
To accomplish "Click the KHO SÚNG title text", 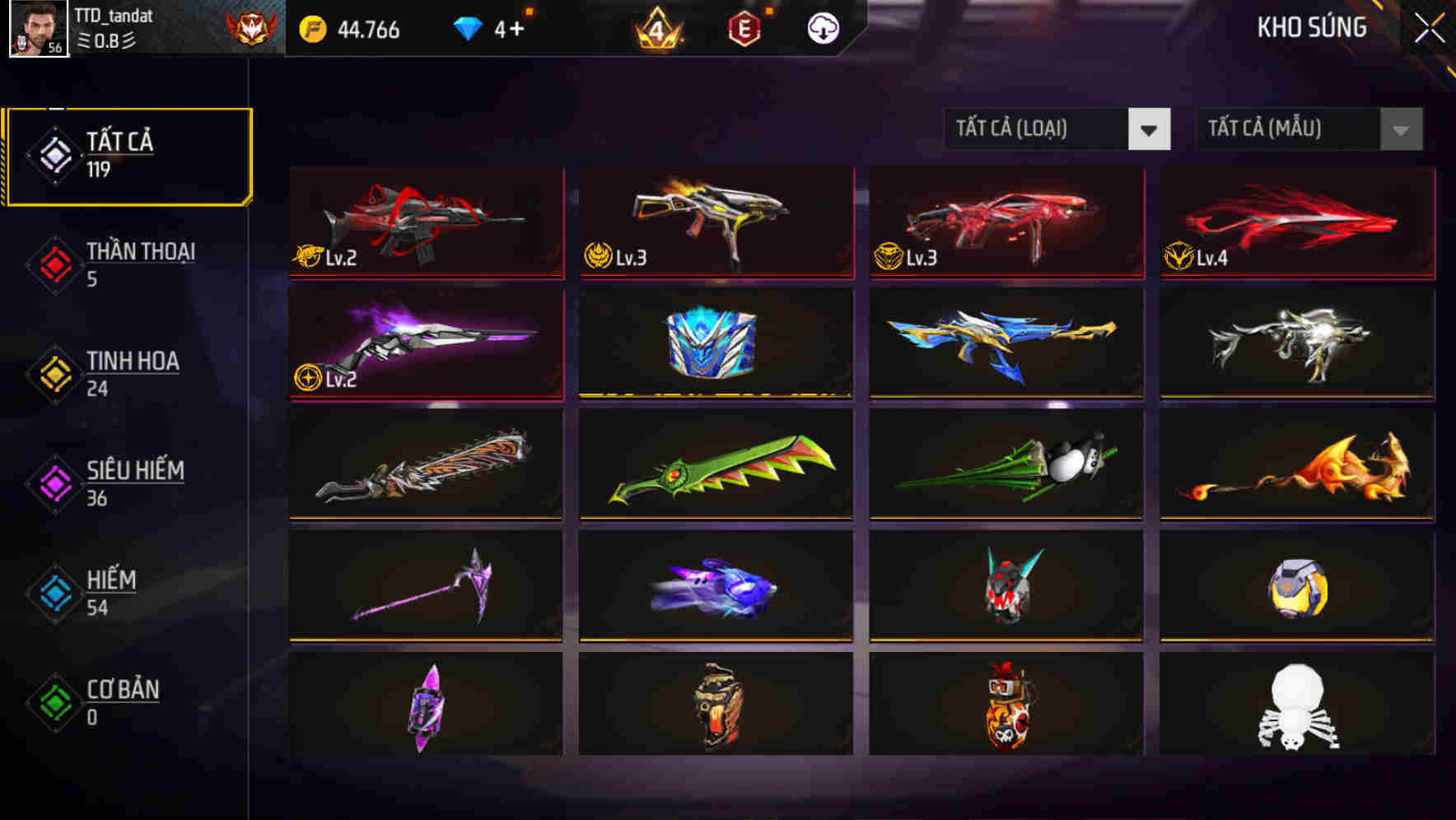I will (1311, 27).
